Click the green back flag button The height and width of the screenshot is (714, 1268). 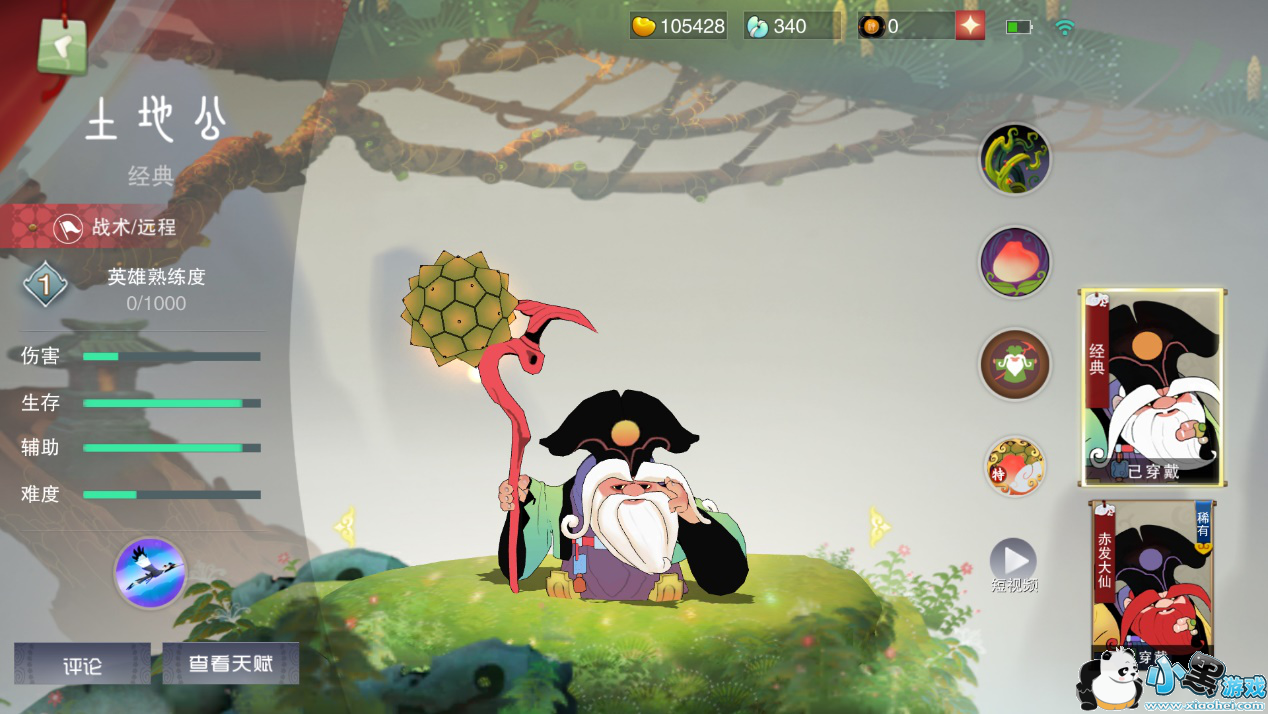62,45
